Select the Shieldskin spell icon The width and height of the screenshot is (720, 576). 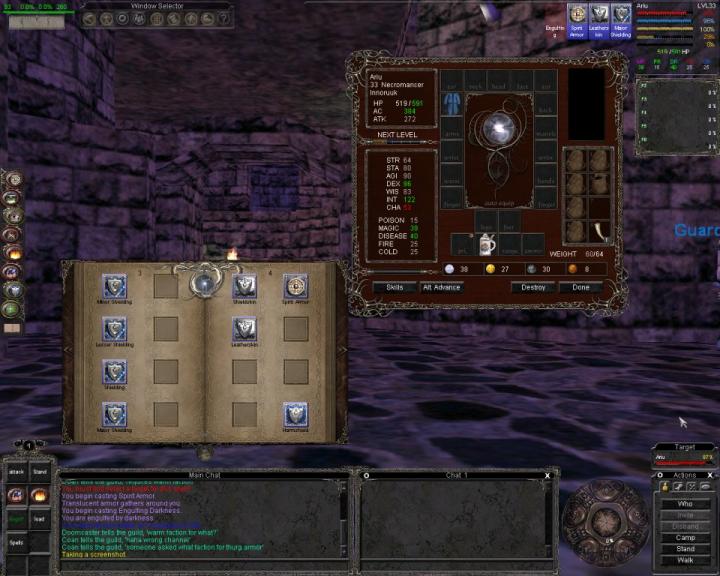pyautogui.click(x=244, y=285)
